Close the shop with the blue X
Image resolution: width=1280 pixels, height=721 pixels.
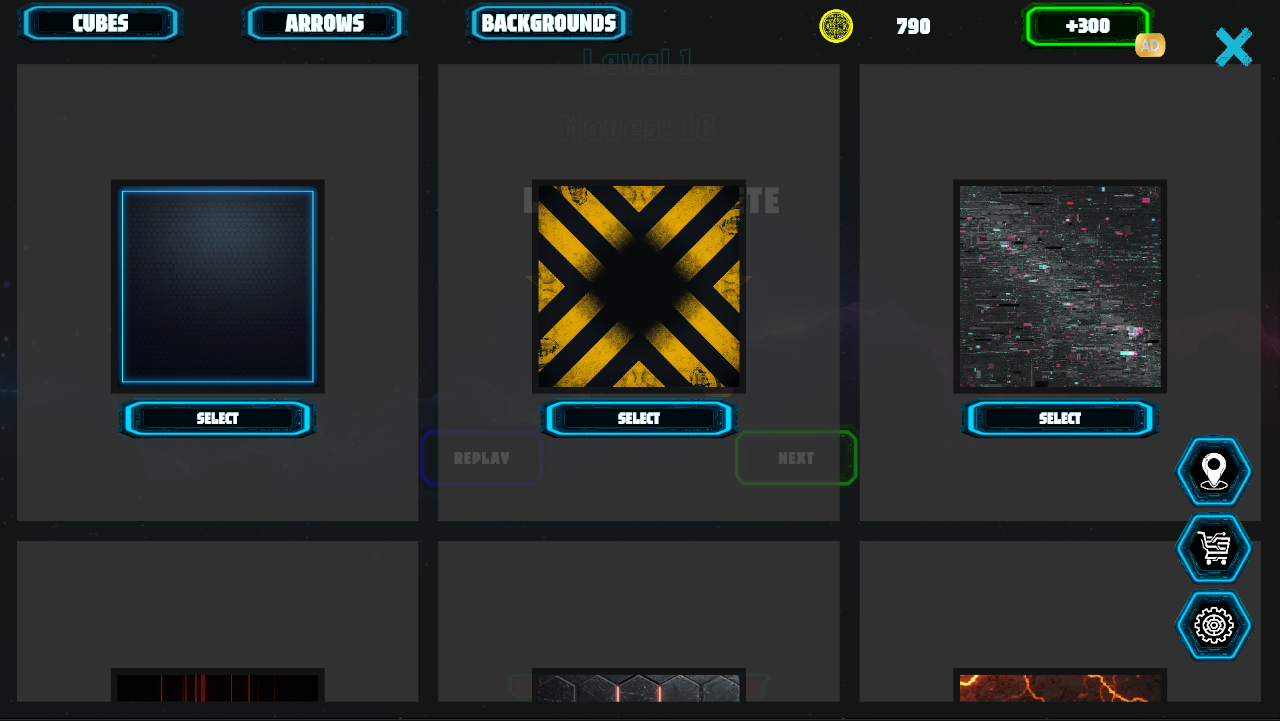[x=1233, y=47]
